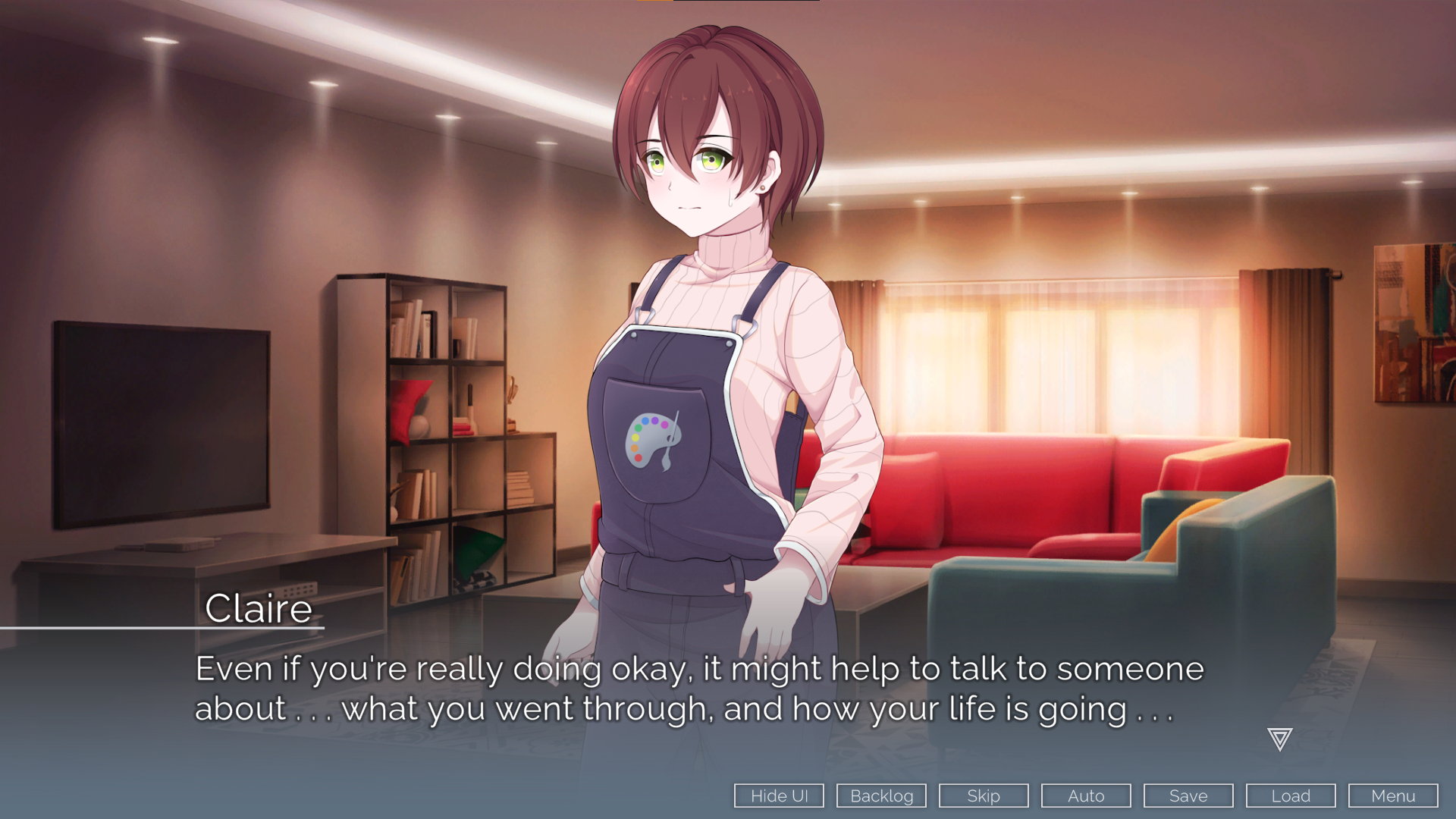Turn on Auto advance mode
Viewport: 1456px width, 819px height.
click(x=1086, y=795)
